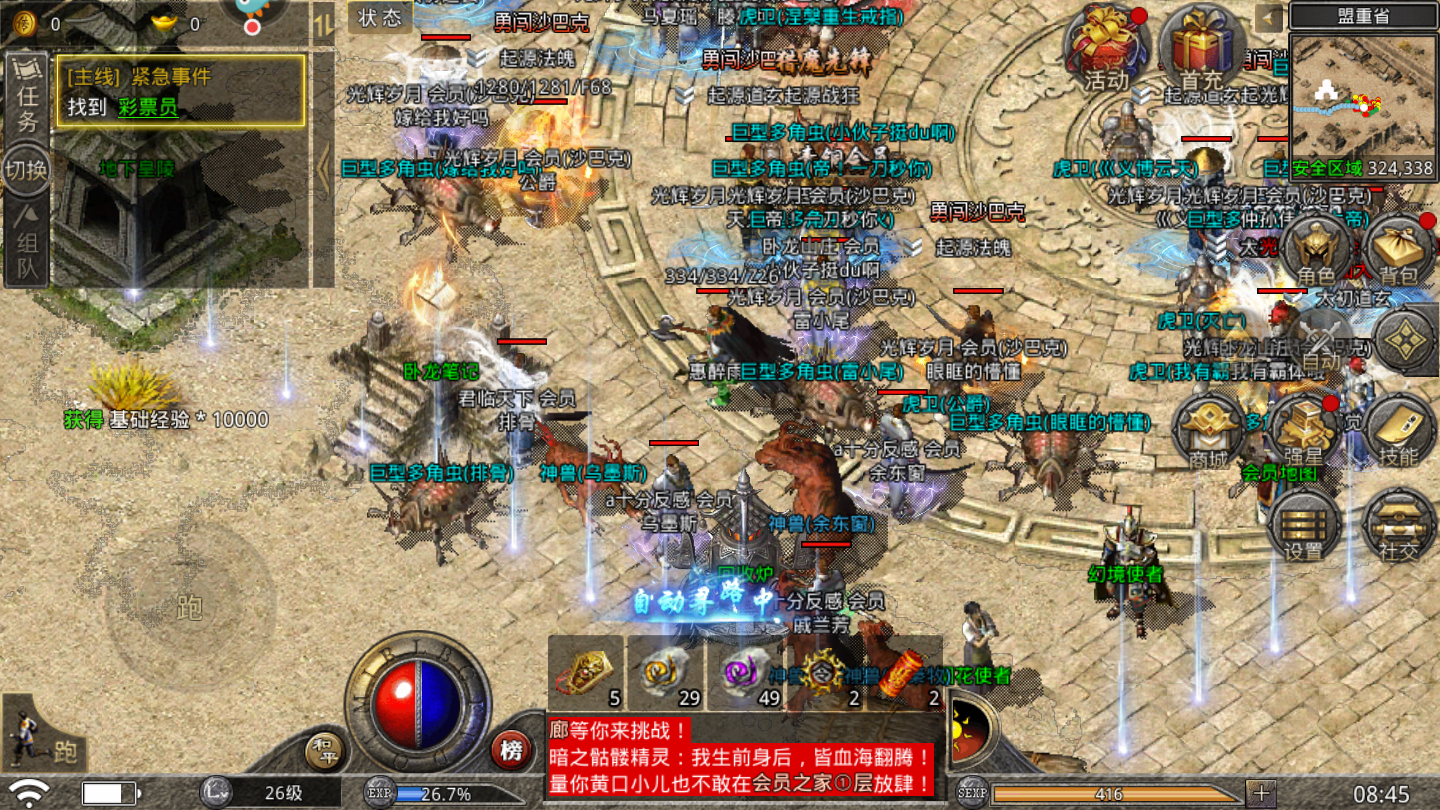Open the 状态 status panel
Image resolution: width=1440 pixels, height=810 pixels.
pos(380,17)
